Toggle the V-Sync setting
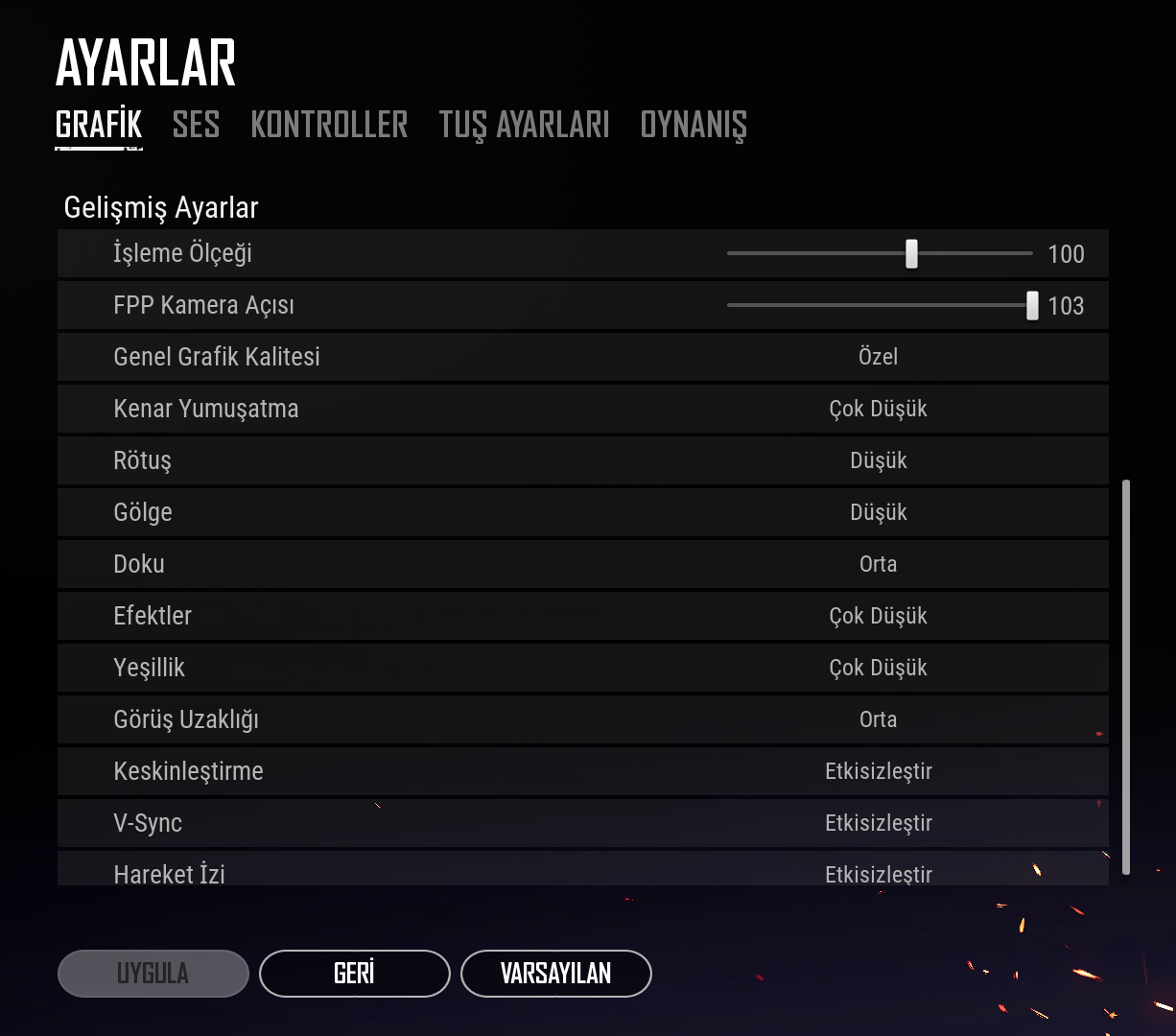The height and width of the screenshot is (1036, 1176). pyautogui.click(x=878, y=823)
